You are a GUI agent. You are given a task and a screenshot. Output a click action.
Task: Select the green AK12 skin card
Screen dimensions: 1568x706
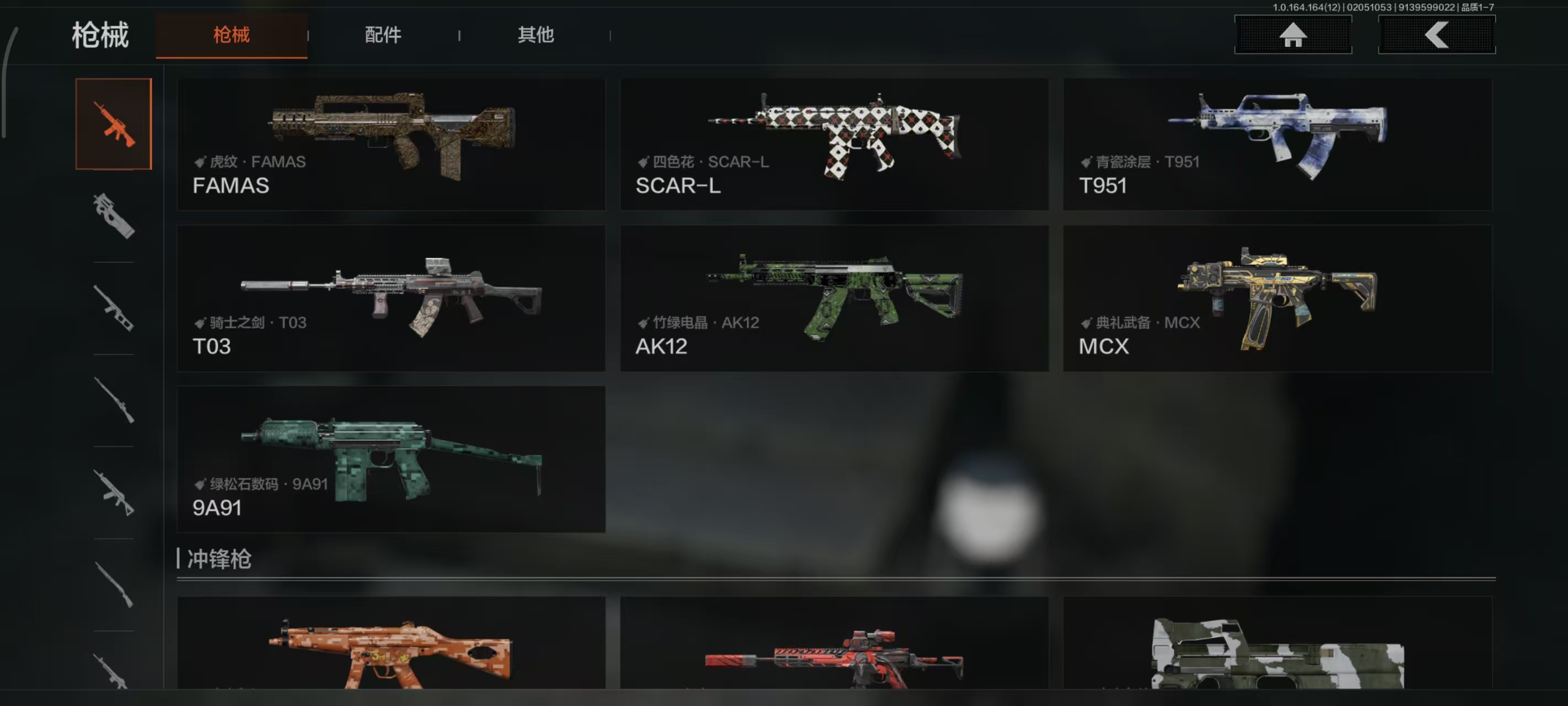pyautogui.click(x=834, y=298)
